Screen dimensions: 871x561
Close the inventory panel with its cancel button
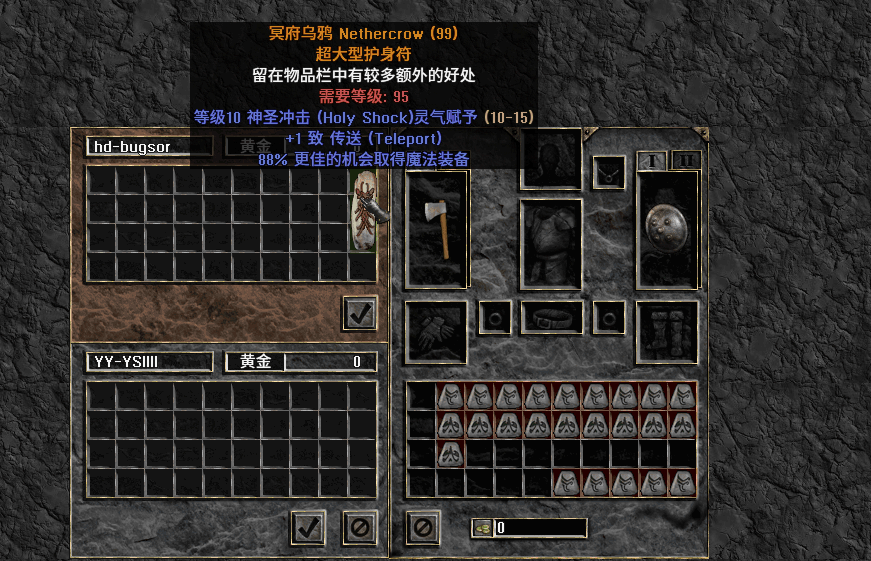[x=423, y=526]
